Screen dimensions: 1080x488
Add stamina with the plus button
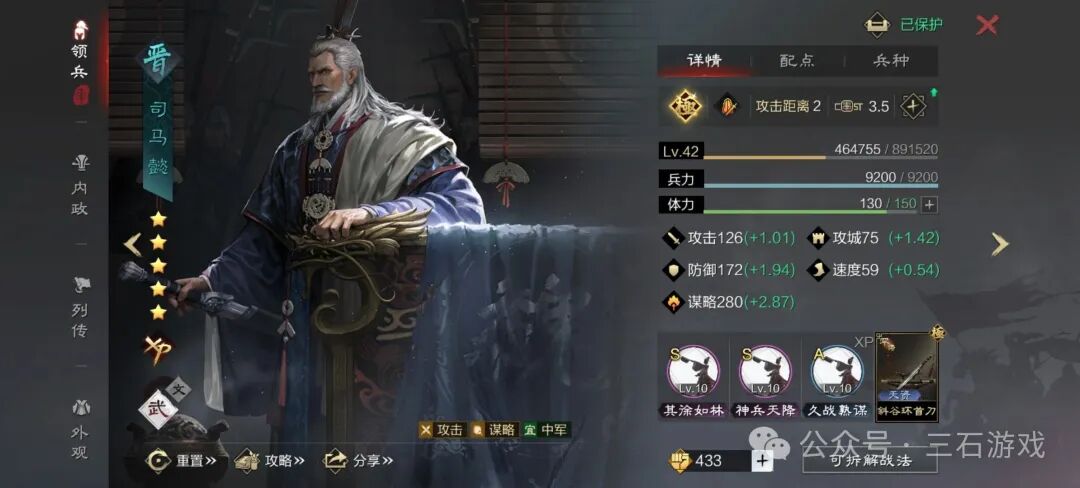929,204
